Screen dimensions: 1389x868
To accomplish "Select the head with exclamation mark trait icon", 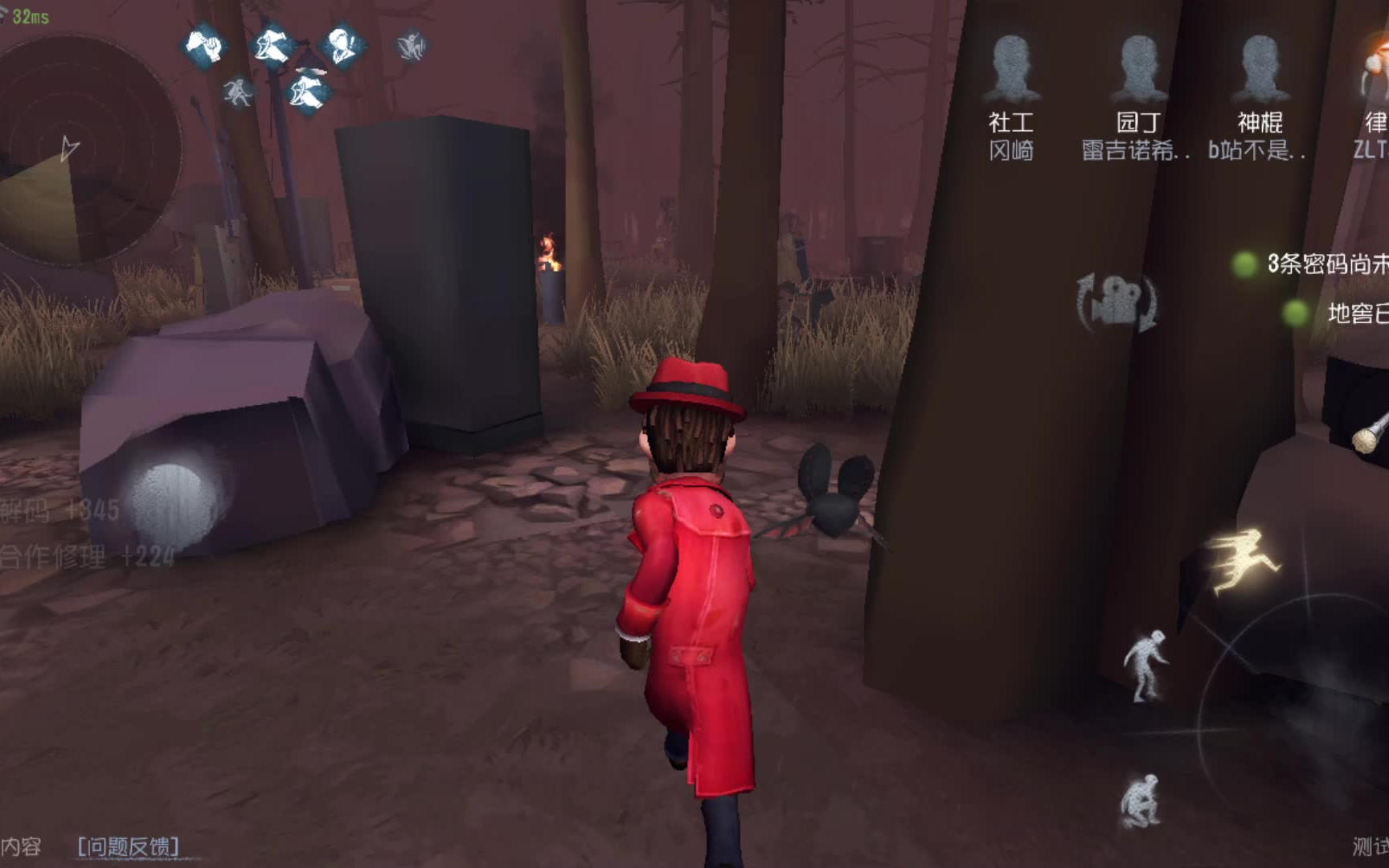I will click(x=343, y=45).
